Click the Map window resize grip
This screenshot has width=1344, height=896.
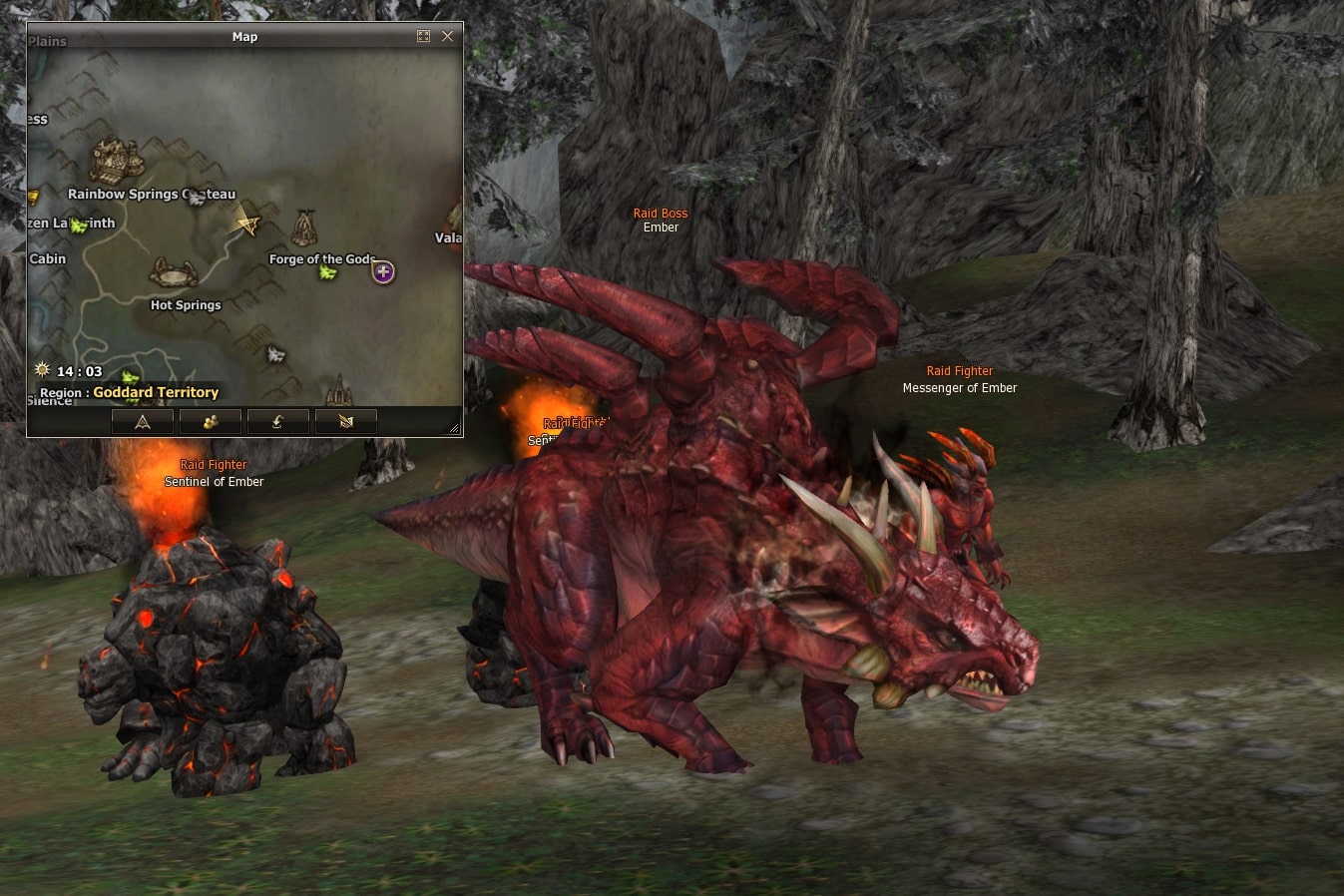point(455,429)
